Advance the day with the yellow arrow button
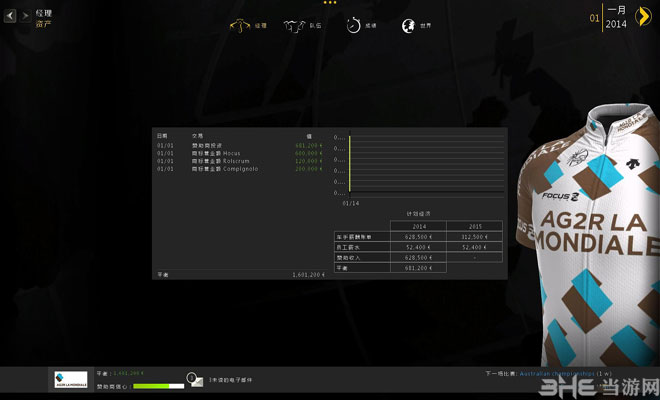The image size is (660, 400). click(x=641, y=19)
